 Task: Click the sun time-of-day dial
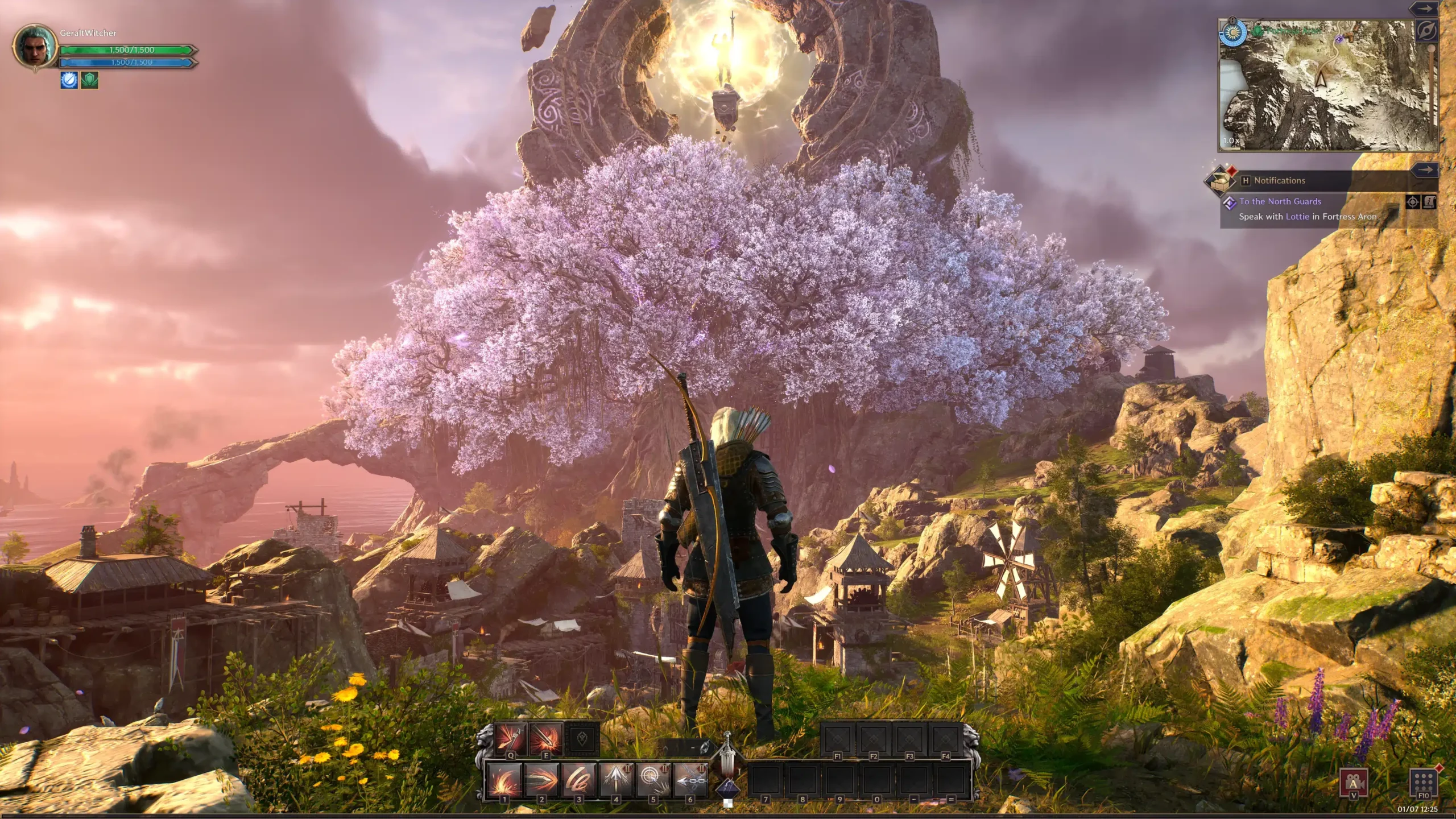[1232, 32]
